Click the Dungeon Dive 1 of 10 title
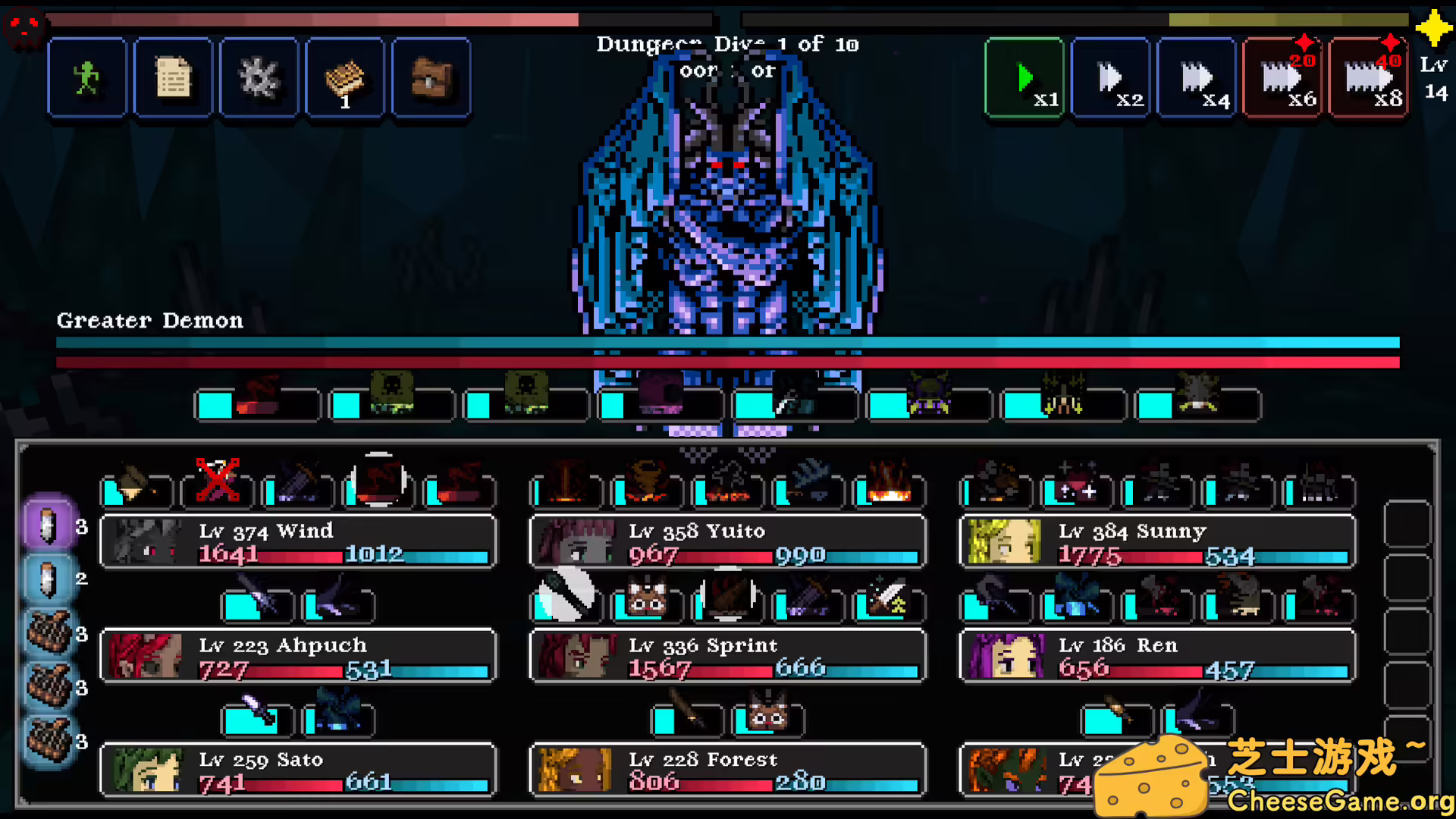 click(726, 44)
